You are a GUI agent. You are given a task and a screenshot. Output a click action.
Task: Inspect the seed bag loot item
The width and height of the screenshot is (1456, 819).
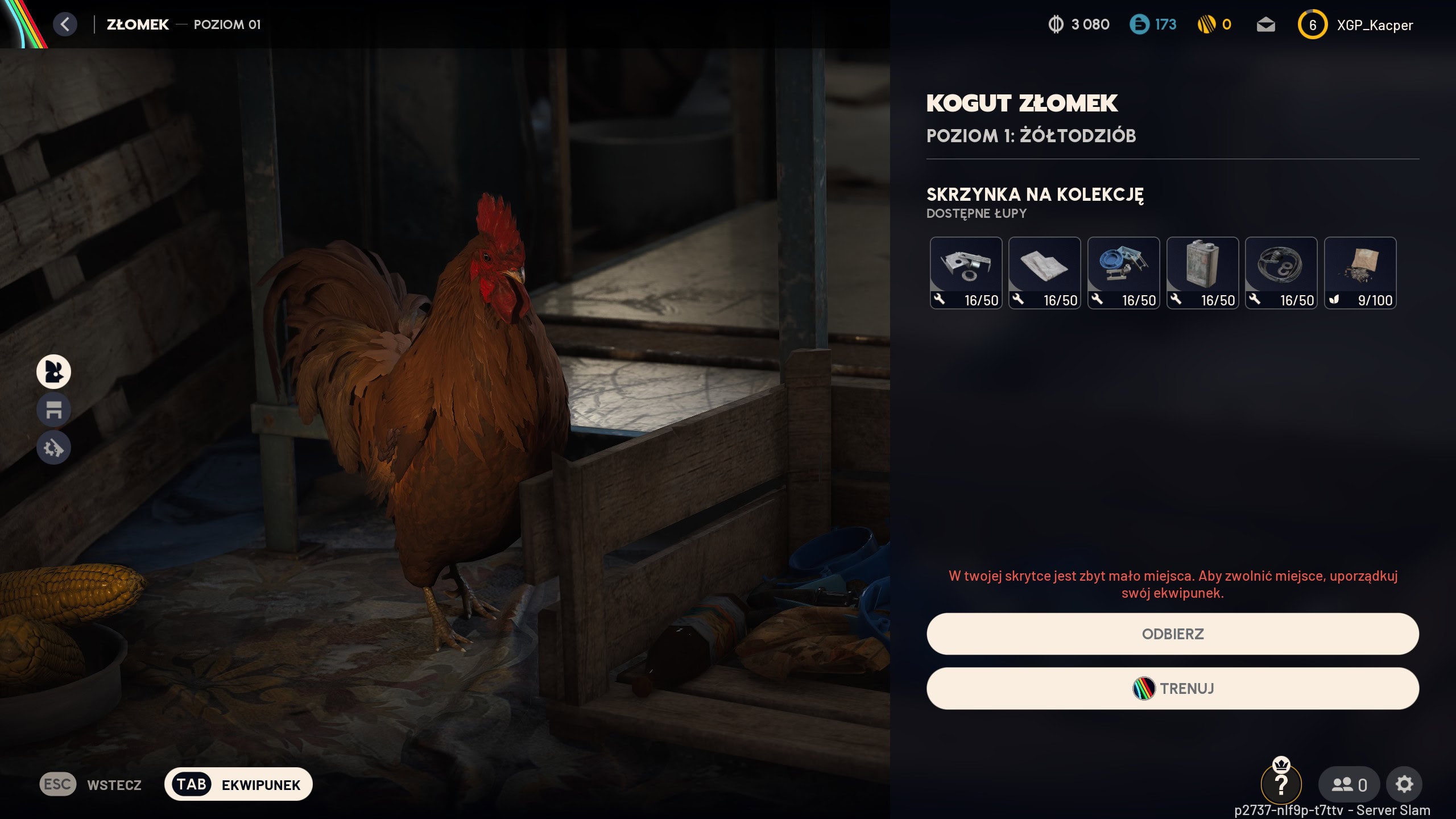click(x=1360, y=273)
